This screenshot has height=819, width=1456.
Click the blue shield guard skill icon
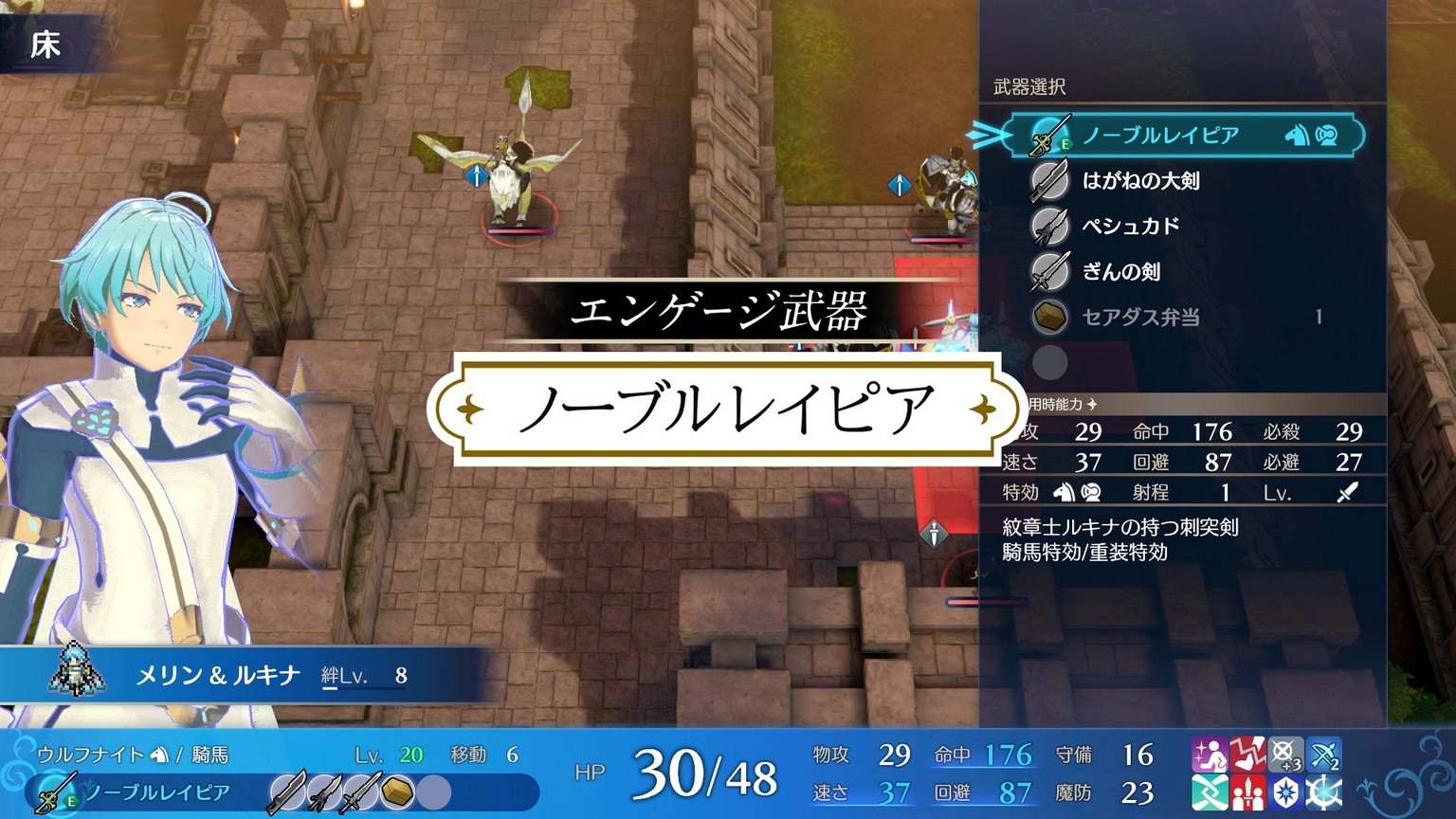1286,792
